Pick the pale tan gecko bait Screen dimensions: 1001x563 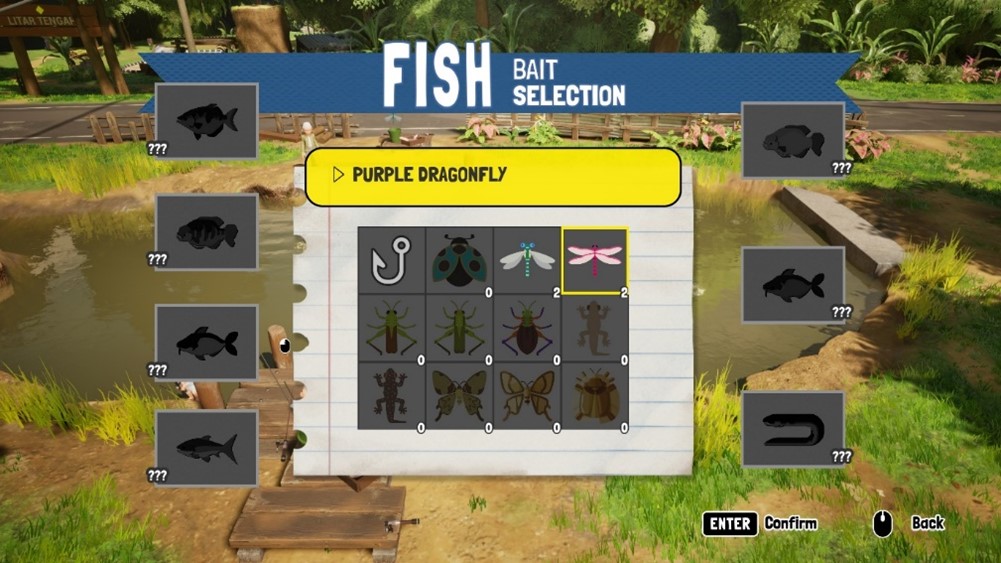[x=595, y=328]
